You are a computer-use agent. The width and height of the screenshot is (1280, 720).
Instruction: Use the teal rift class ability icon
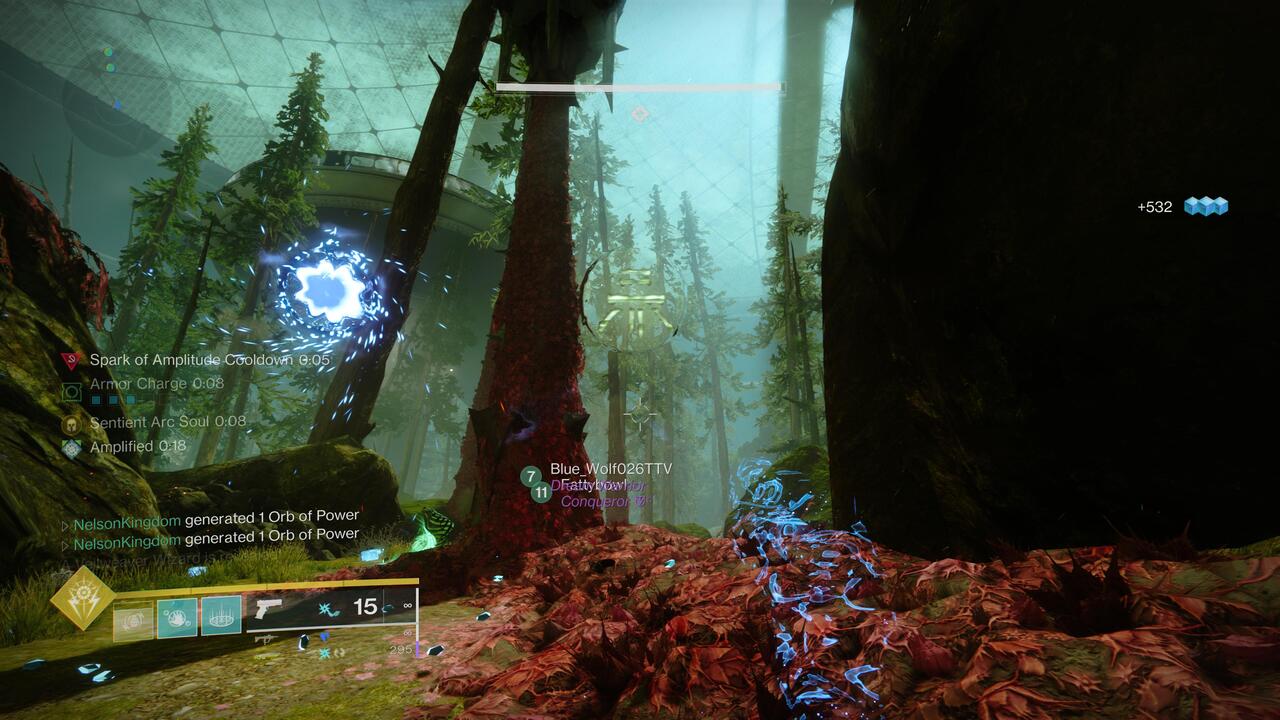point(221,616)
